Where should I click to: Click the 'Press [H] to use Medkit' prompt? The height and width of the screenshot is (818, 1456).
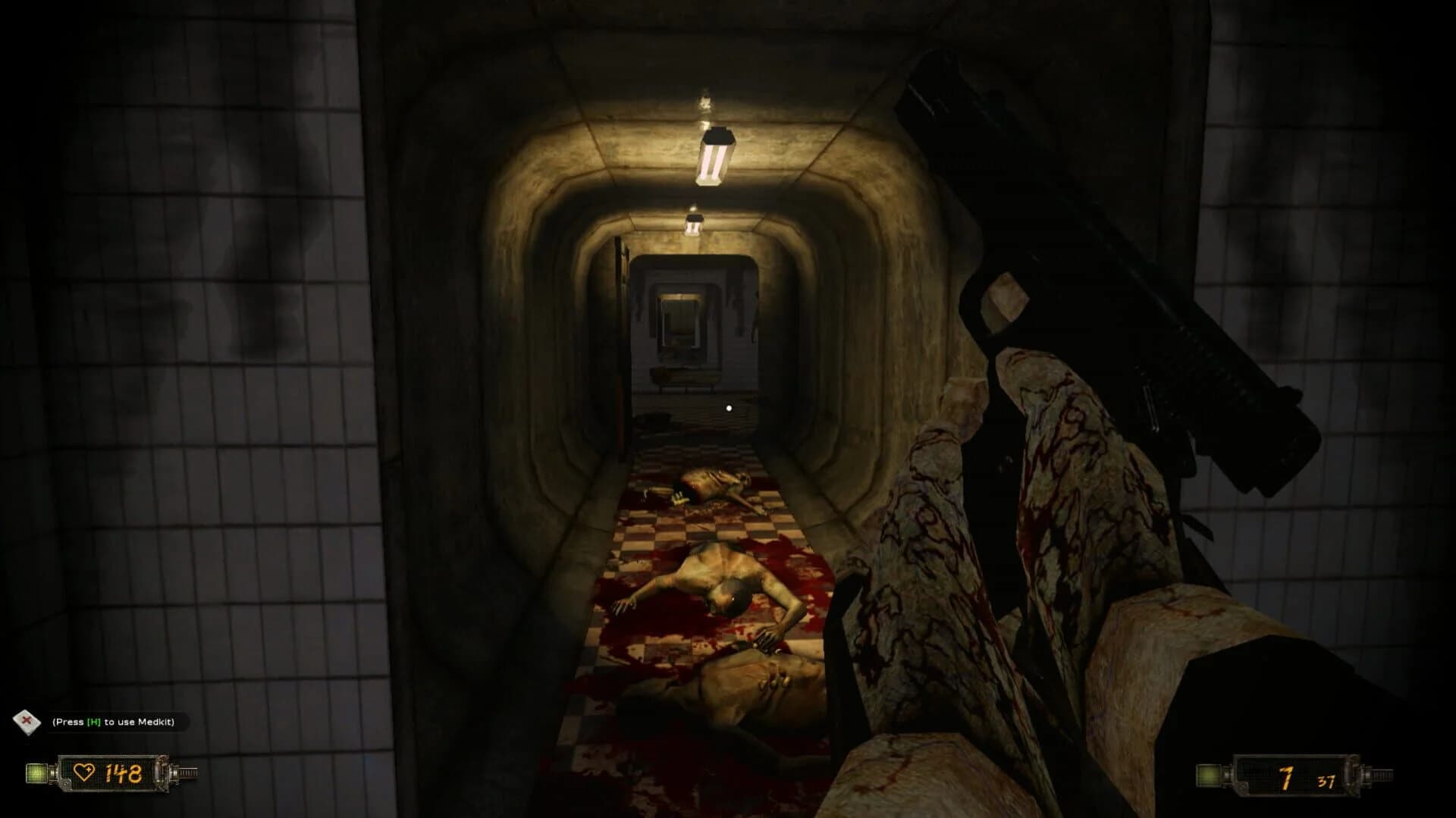coord(114,722)
